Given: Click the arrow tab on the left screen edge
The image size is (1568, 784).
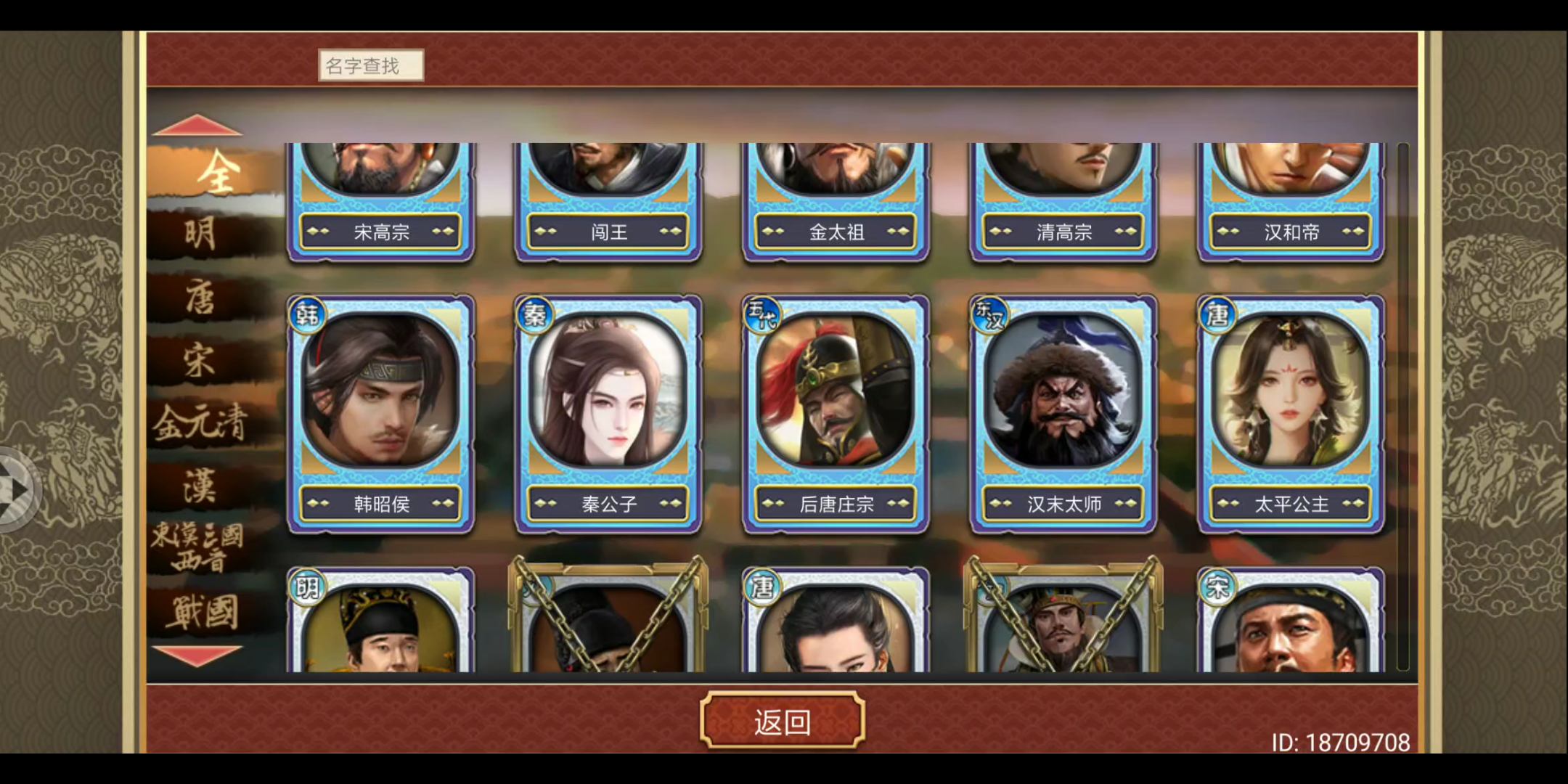Looking at the screenshot, I should pos(13,488).
